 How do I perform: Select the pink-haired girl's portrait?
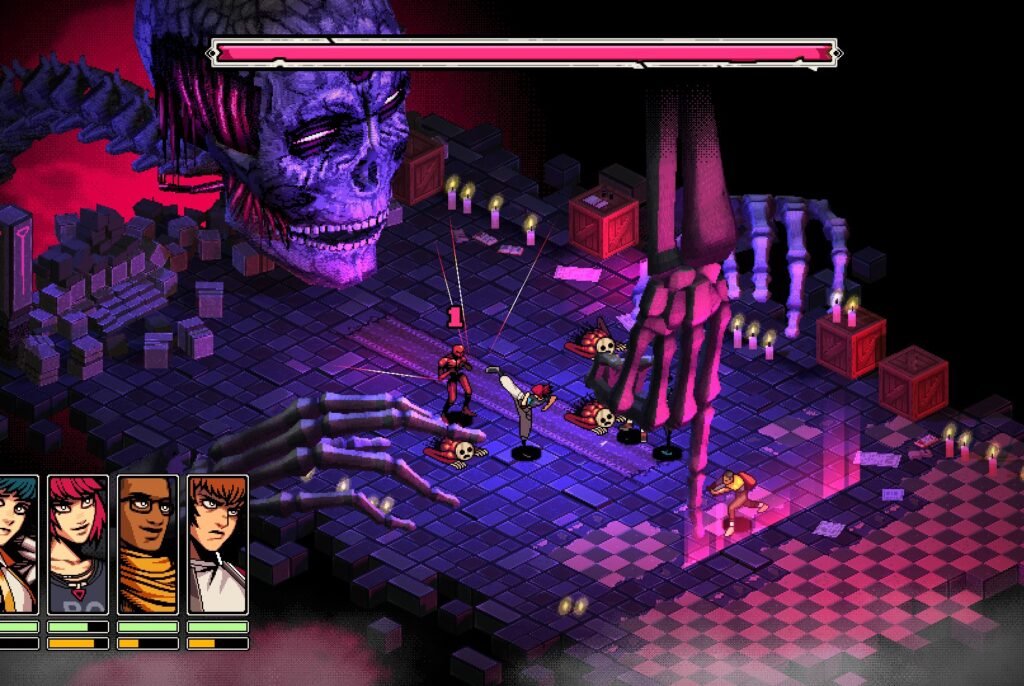click(77, 543)
